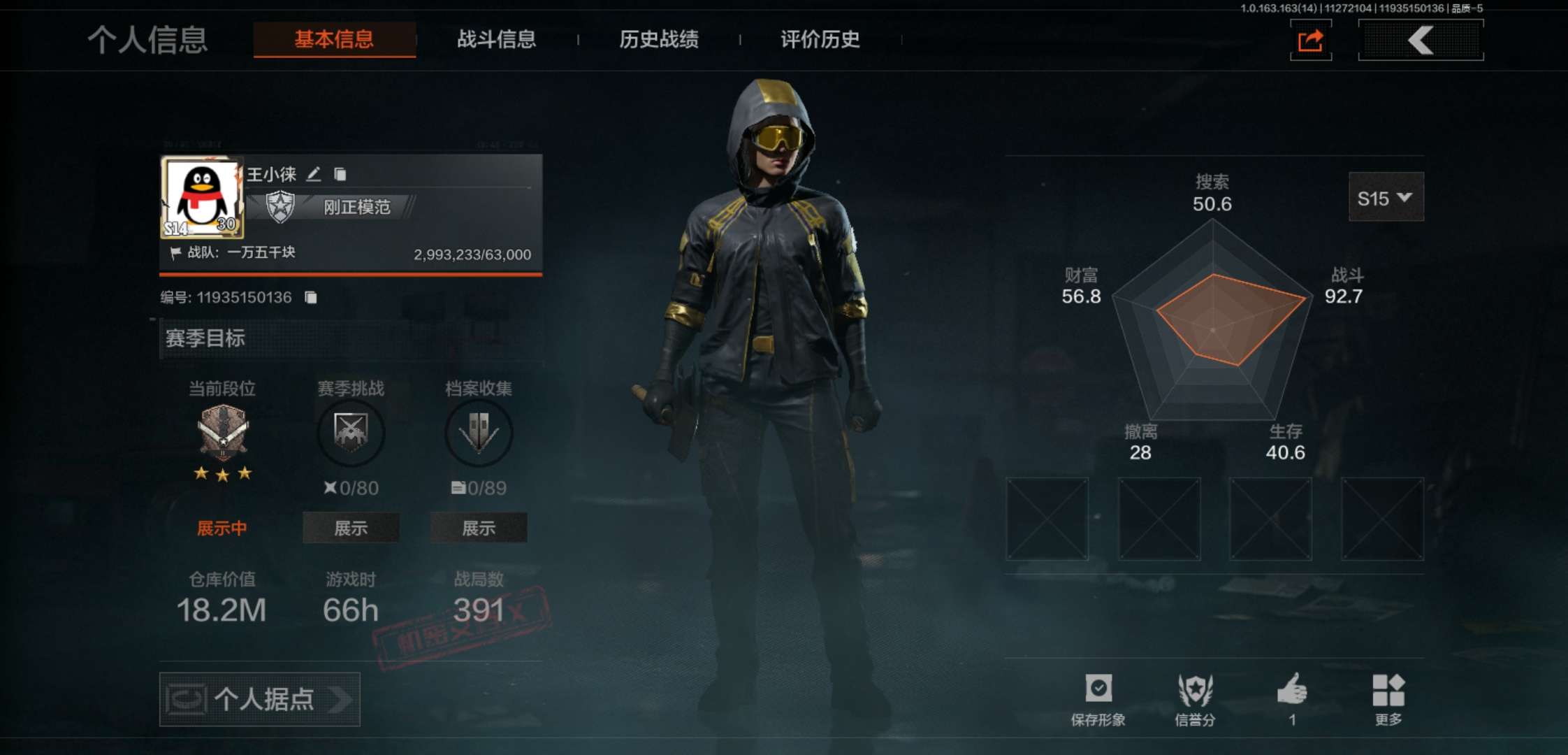Click the 赛季挑战 crossed-weapons challenge icon
The height and width of the screenshot is (755, 1568).
pyautogui.click(x=351, y=433)
